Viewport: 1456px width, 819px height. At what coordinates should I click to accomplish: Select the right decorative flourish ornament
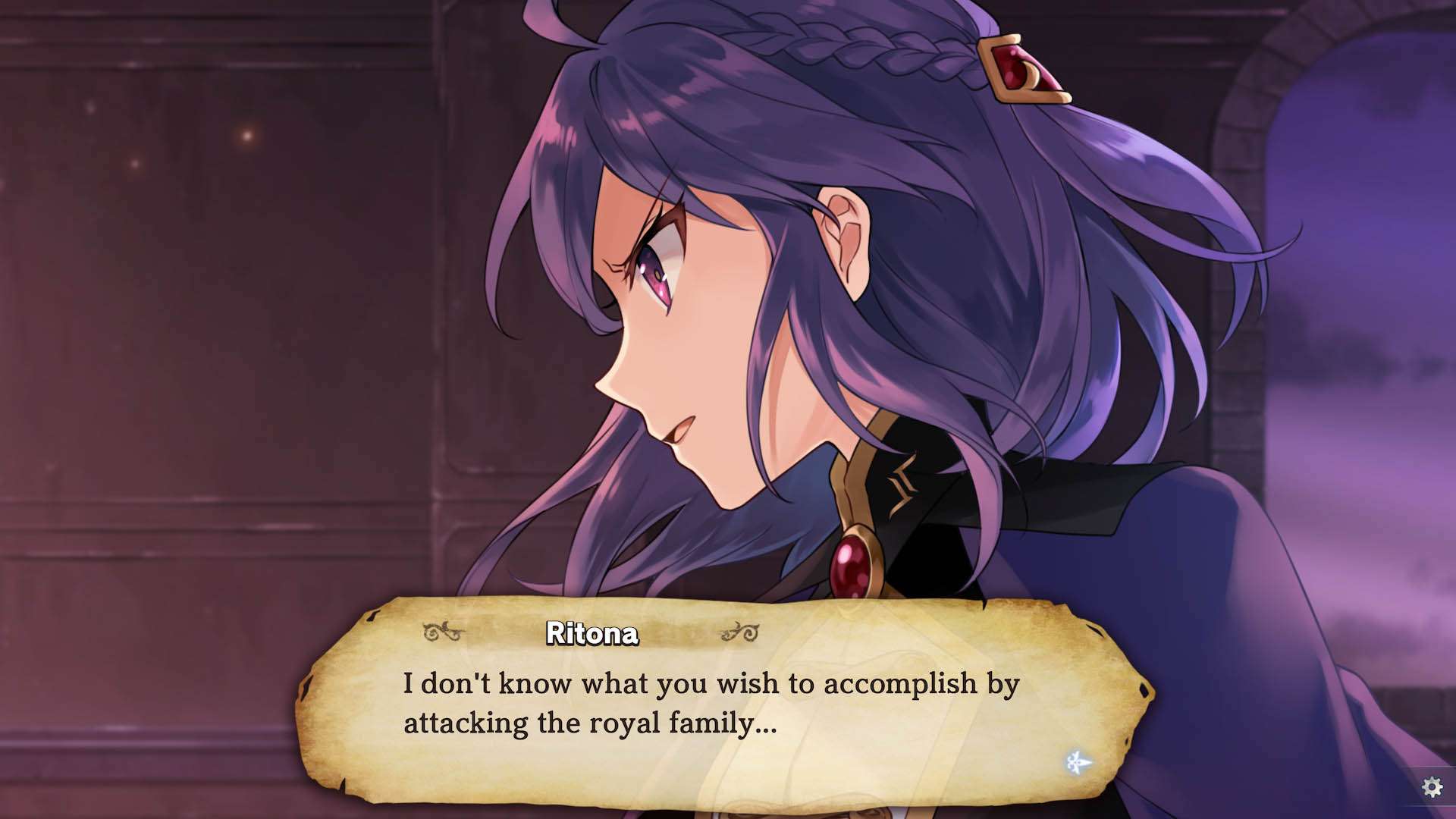point(739,631)
